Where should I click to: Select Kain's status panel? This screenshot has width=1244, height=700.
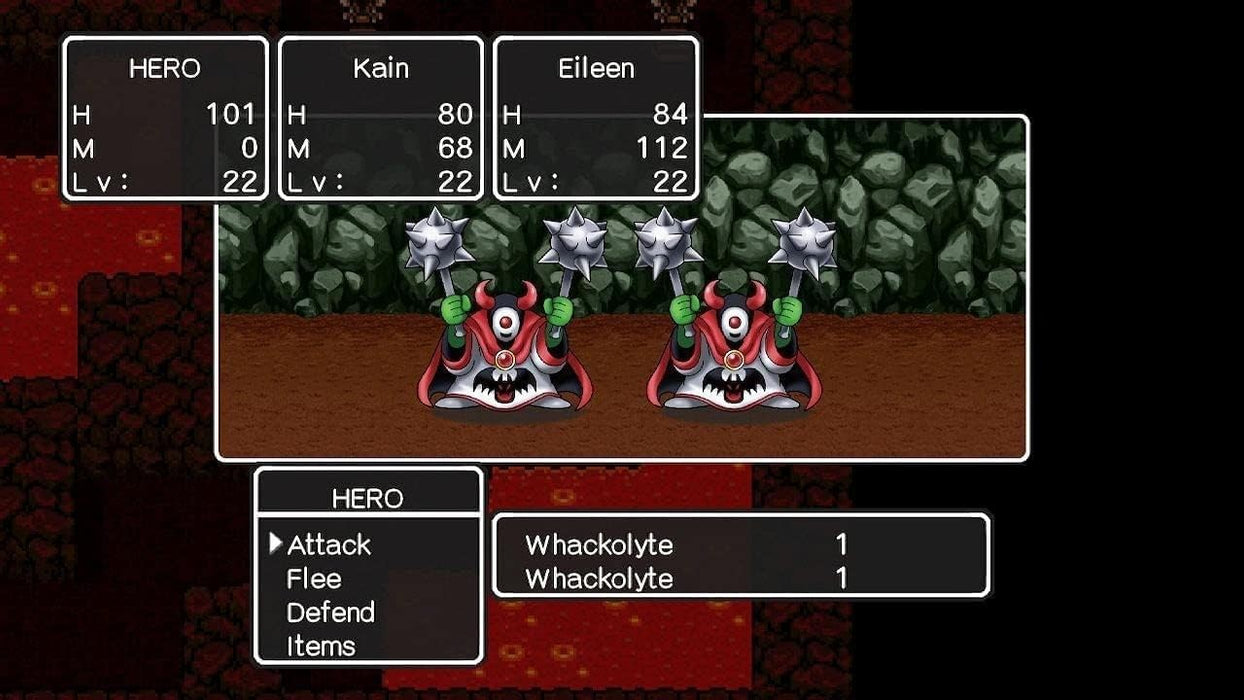(381, 119)
